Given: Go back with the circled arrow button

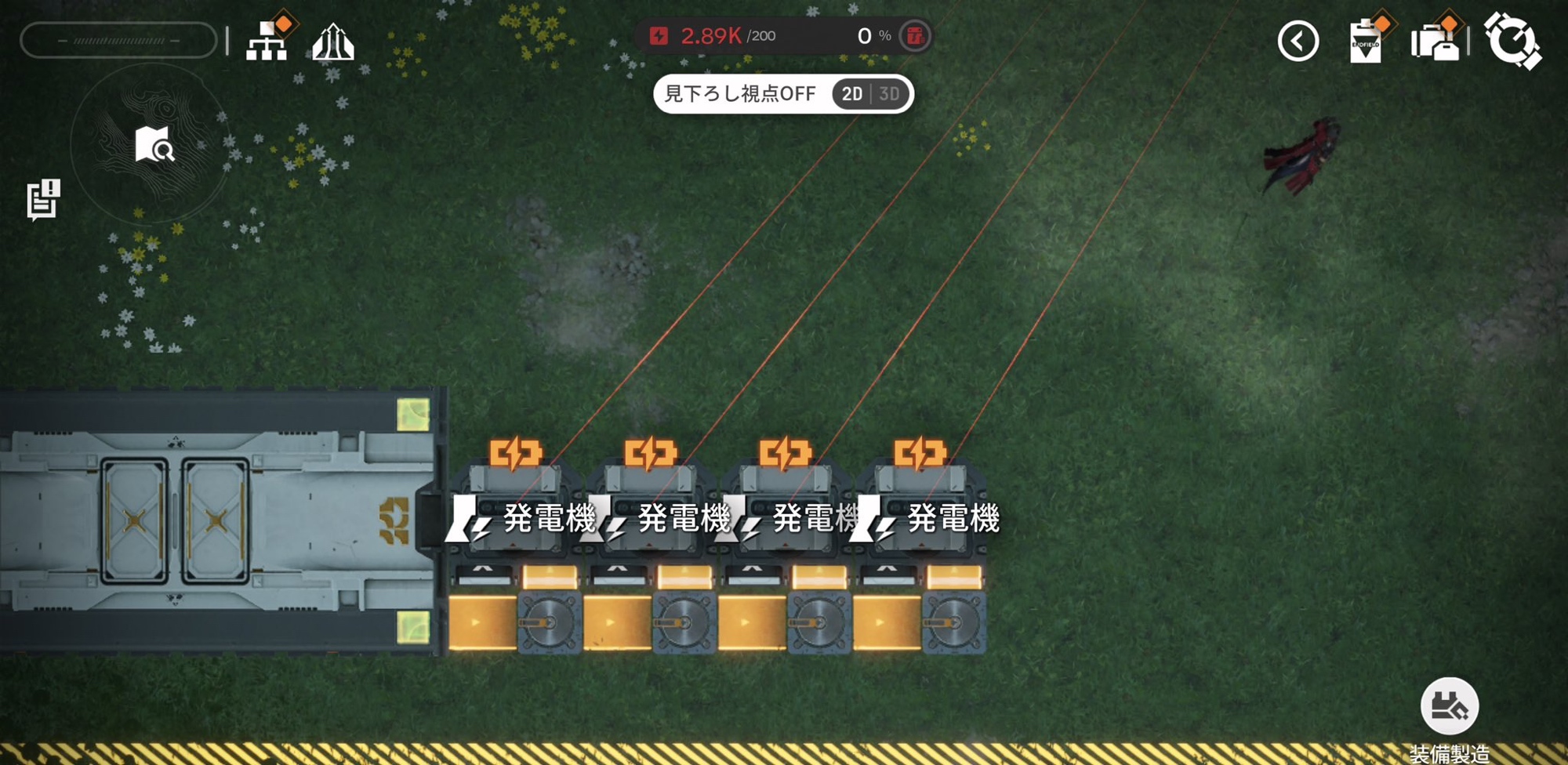Looking at the screenshot, I should (x=1298, y=41).
